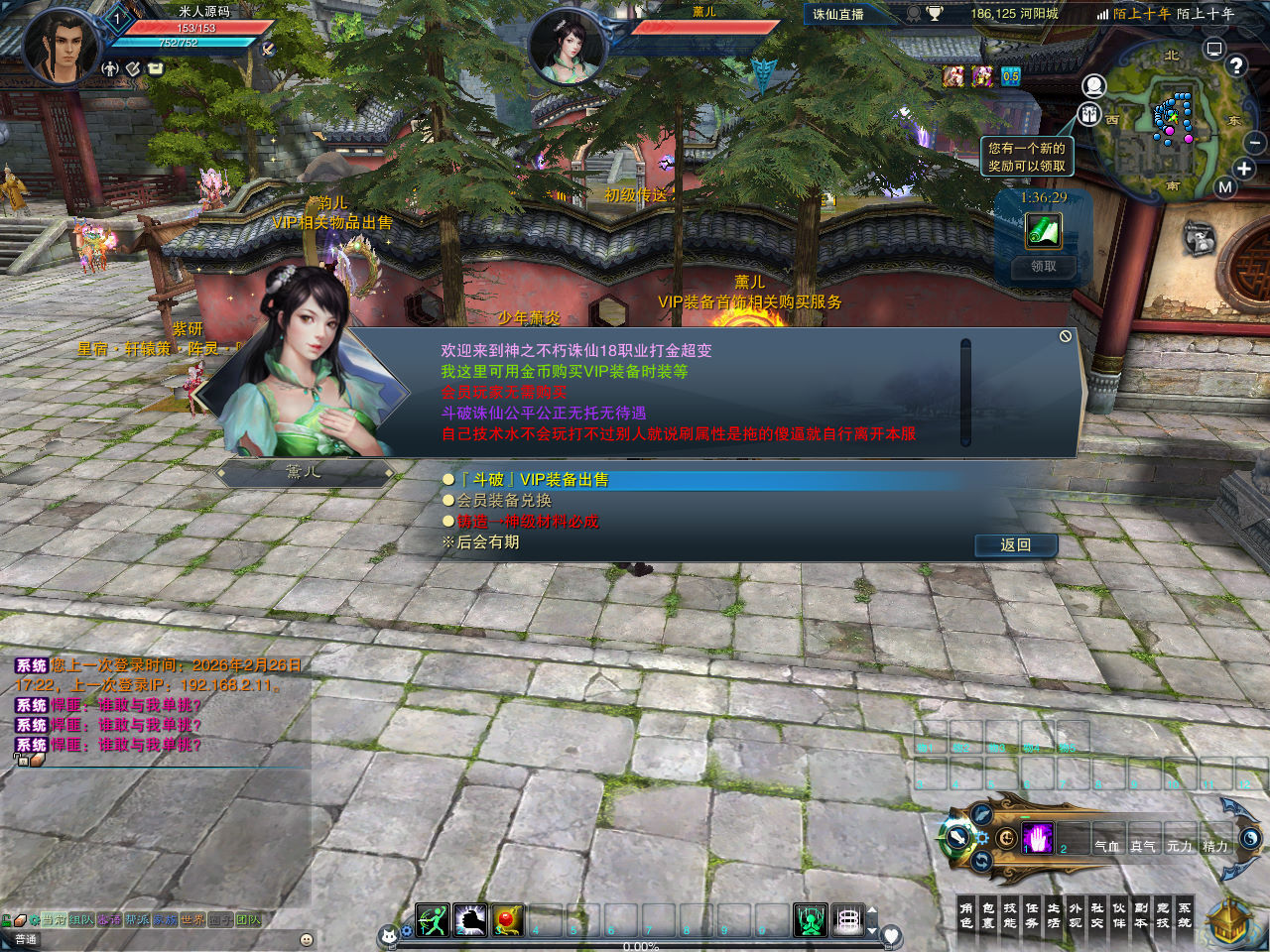Choose the 后会有期 farewell option

tap(486, 542)
